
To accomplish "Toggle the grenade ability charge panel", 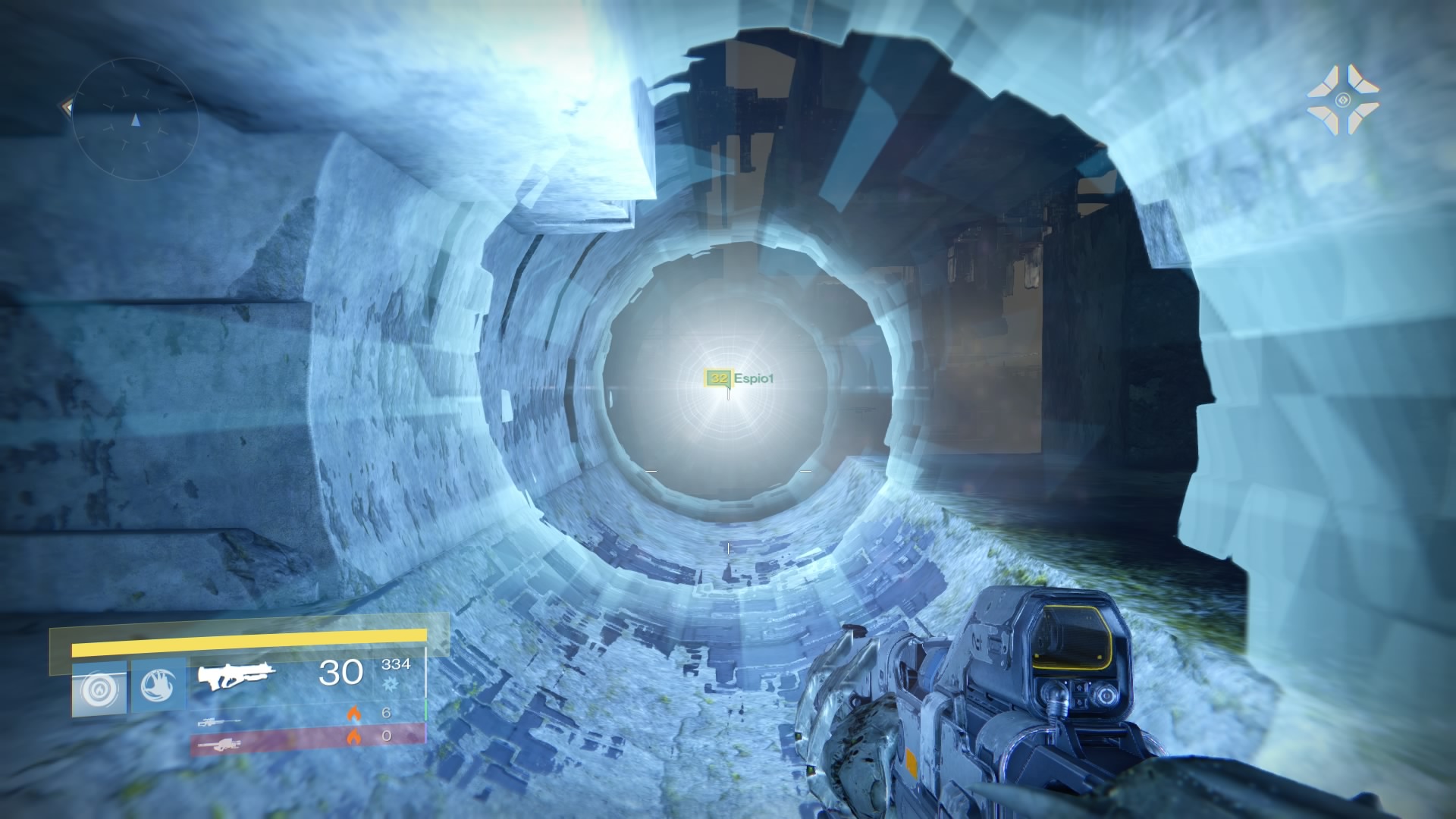I will (x=101, y=686).
